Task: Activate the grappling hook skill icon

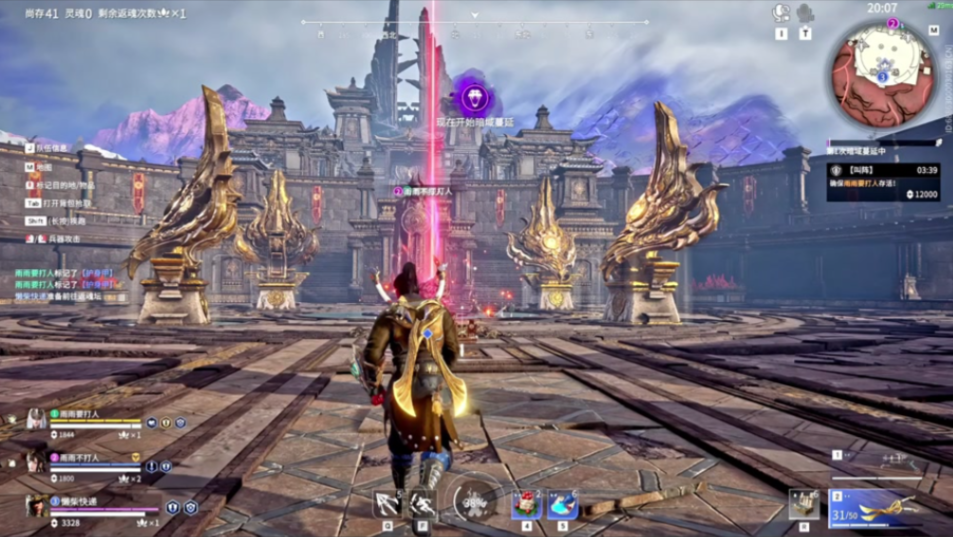Action: [387, 503]
